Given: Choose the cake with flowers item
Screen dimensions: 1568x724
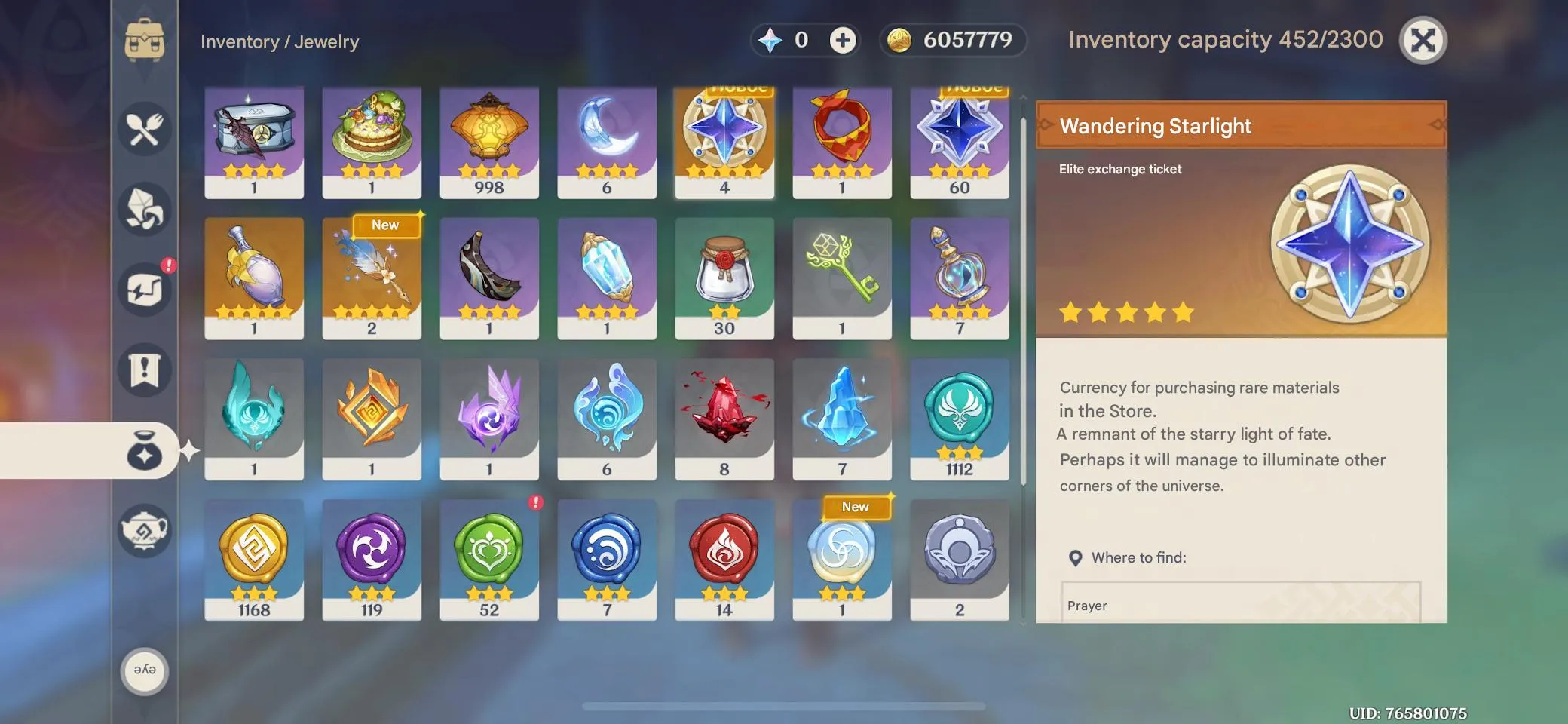Looking at the screenshot, I should pyautogui.click(x=372, y=142).
